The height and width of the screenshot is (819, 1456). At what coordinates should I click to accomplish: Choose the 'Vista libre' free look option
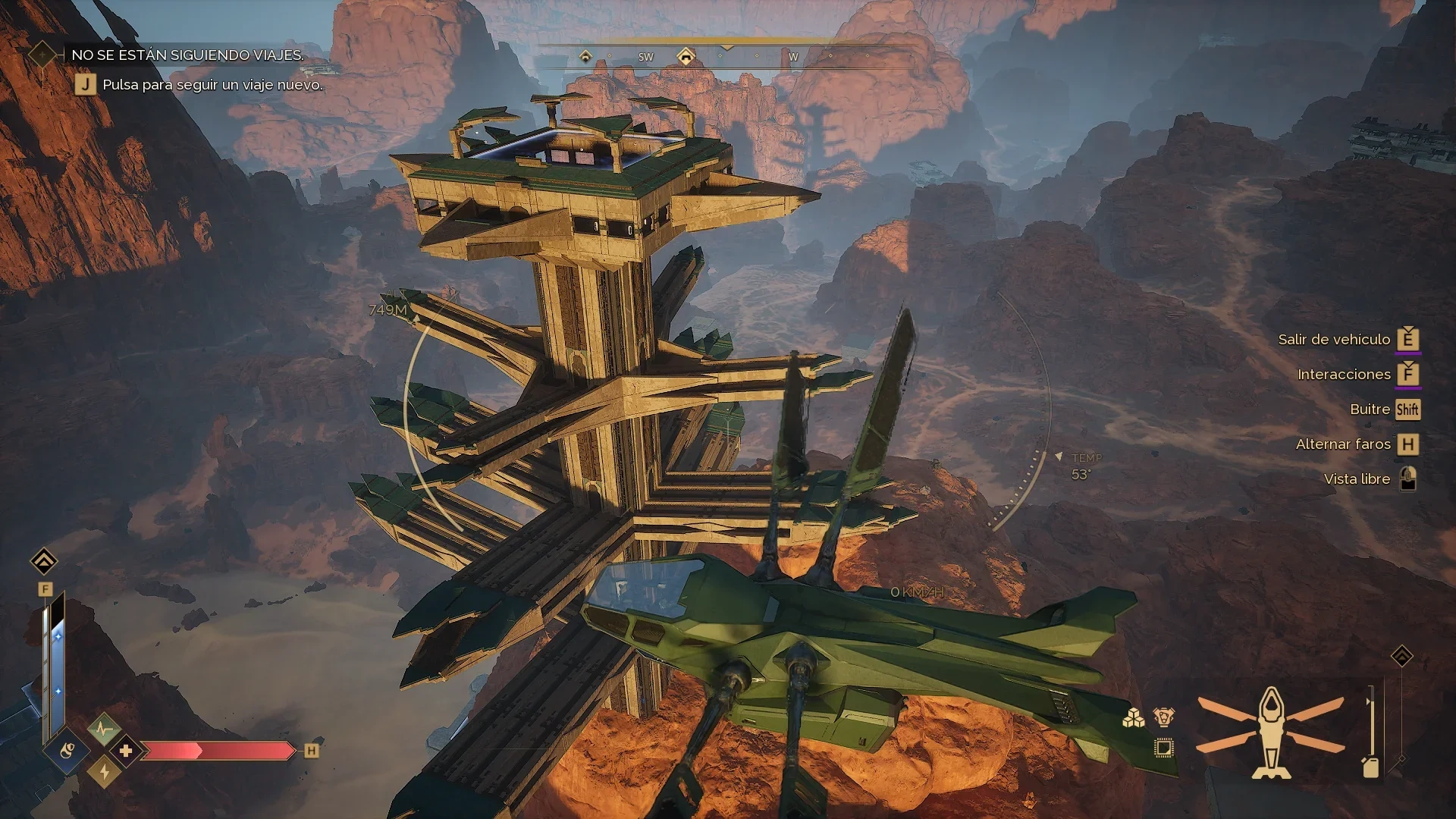click(x=1357, y=479)
